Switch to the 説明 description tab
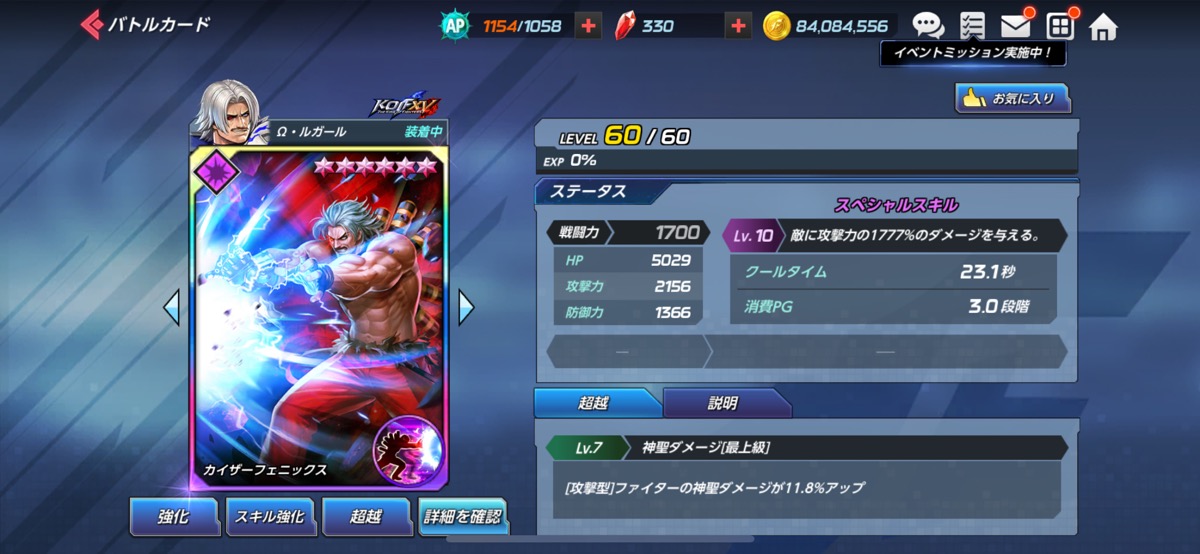 tap(722, 403)
